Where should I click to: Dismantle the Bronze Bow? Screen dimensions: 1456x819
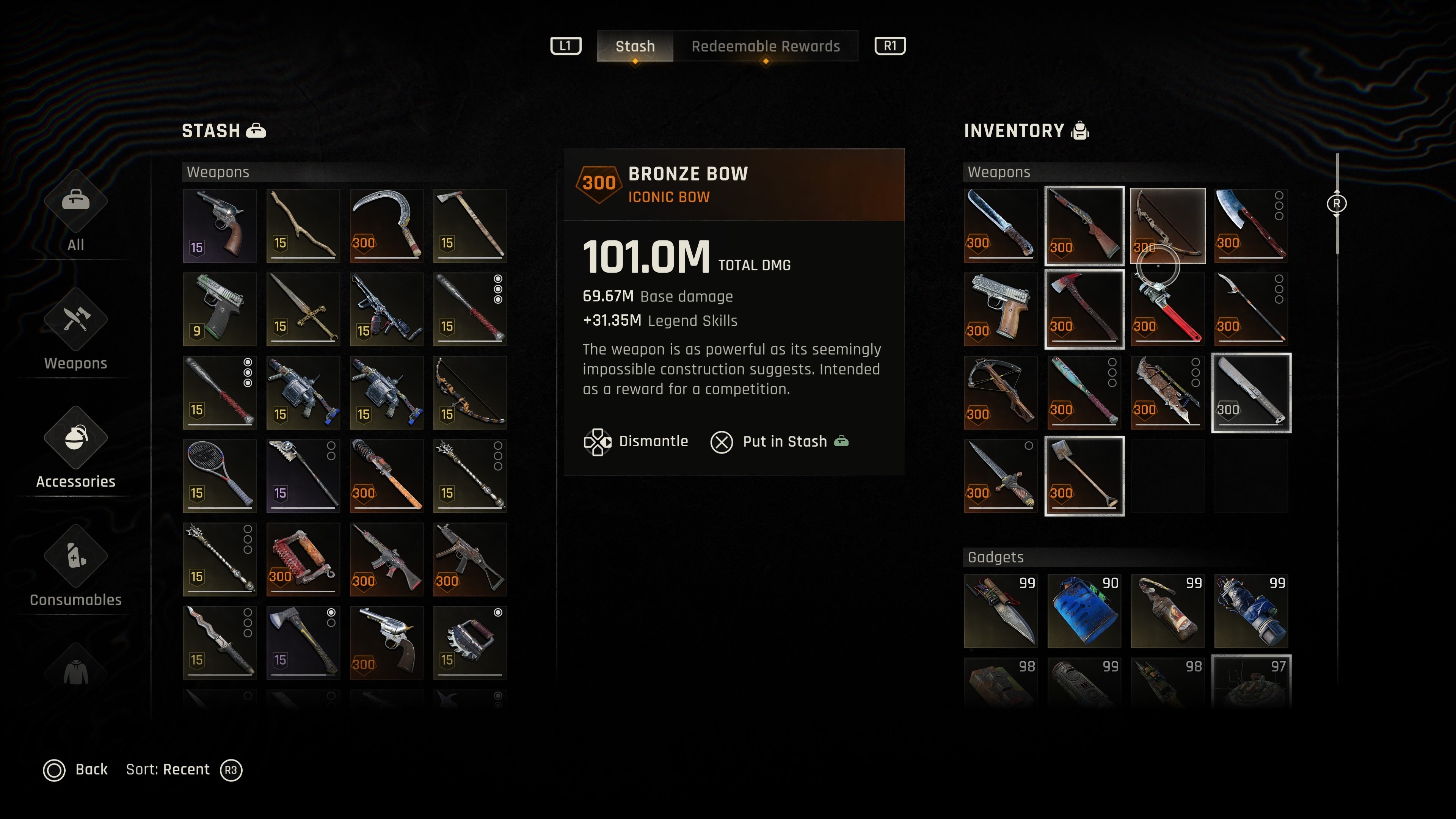637,441
